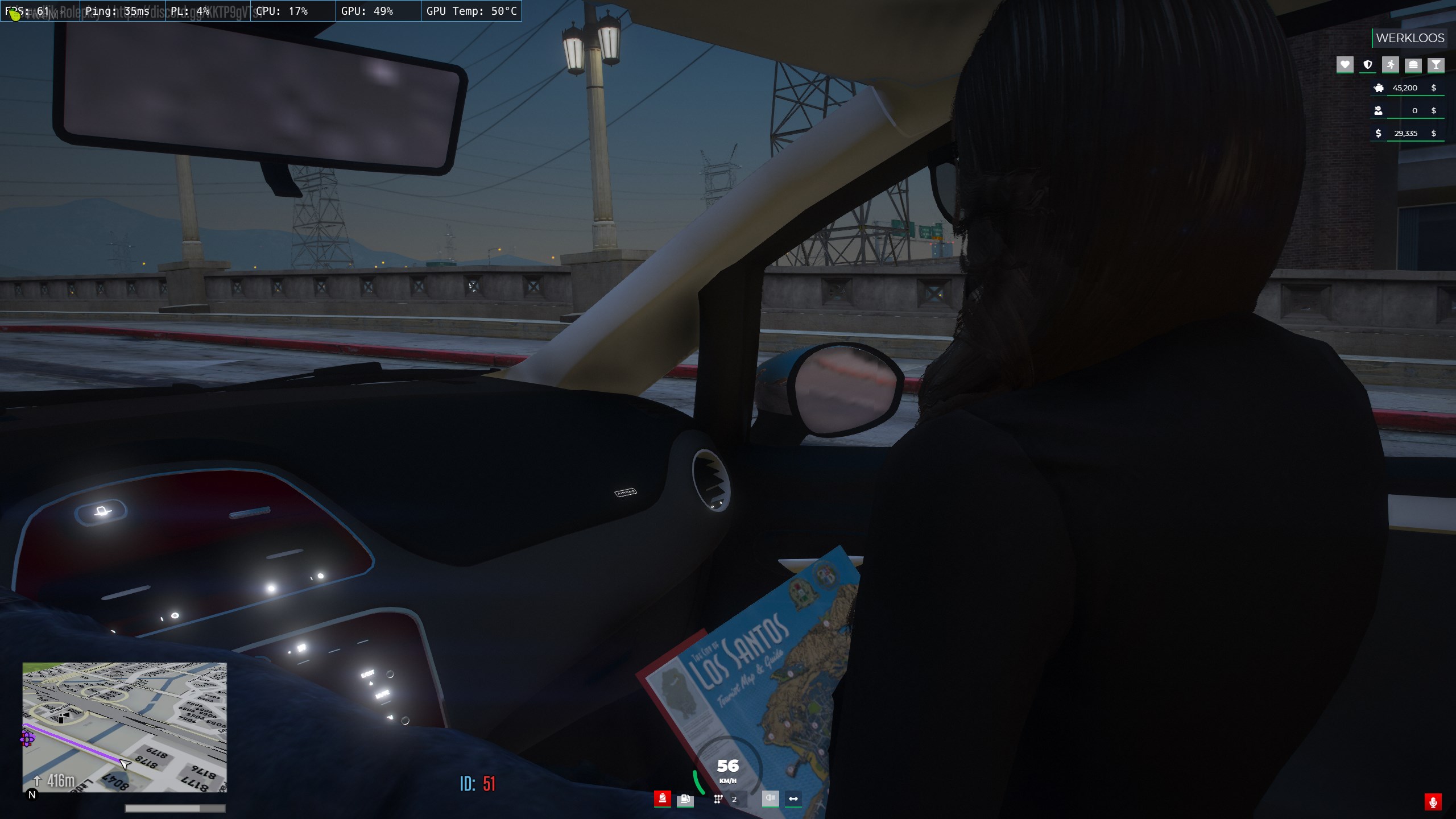Screen dimensions: 1456x819
Task: Click the shield armor status icon
Action: pyautogui.click(x=1368, y=65)
